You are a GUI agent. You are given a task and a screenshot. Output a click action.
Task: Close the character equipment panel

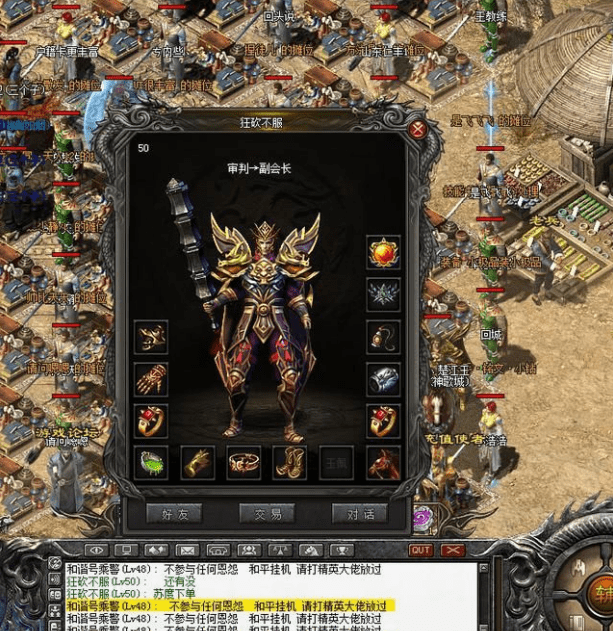point(418,129)
